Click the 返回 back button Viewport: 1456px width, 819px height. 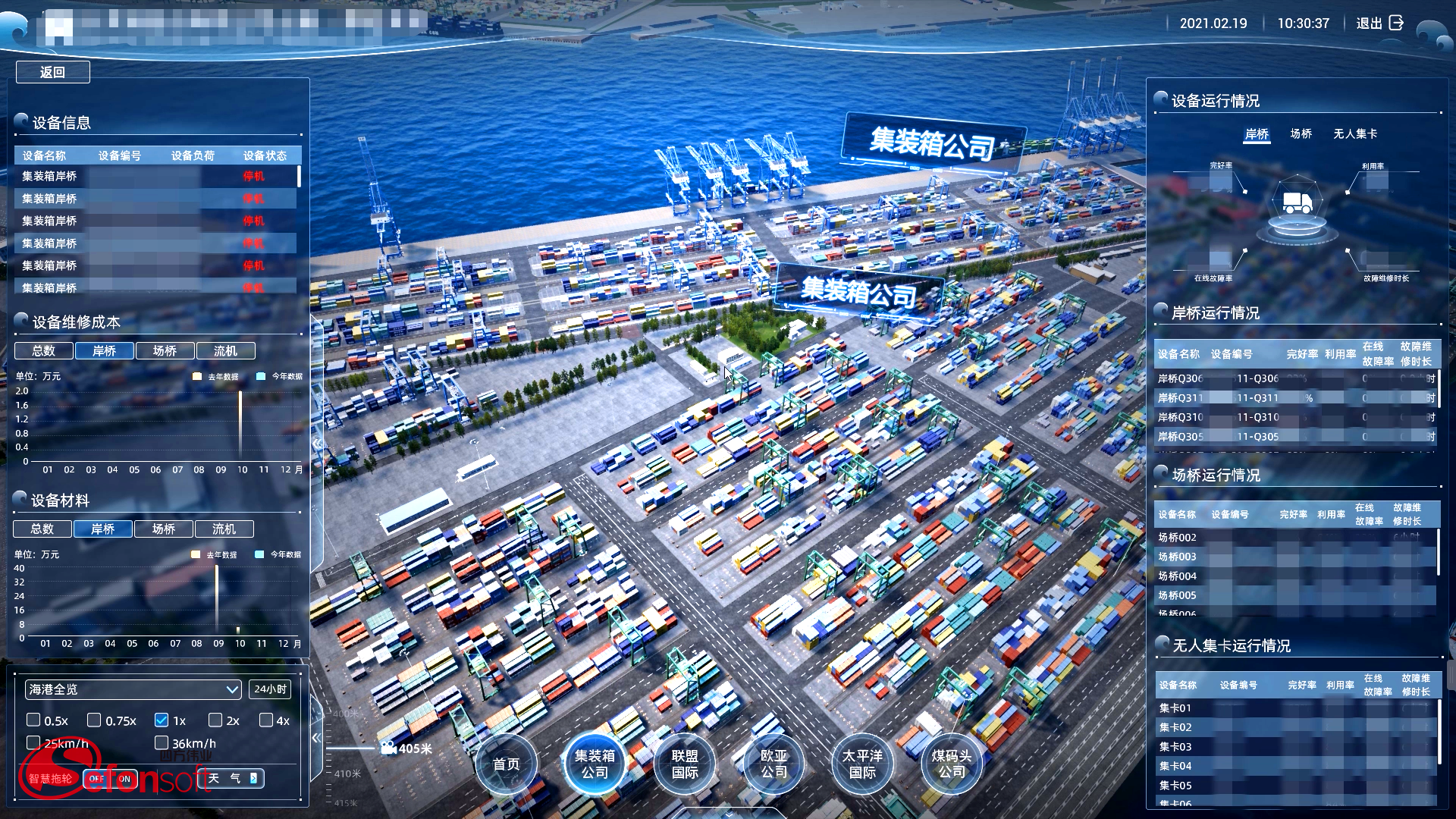click(x=52, y=72)
